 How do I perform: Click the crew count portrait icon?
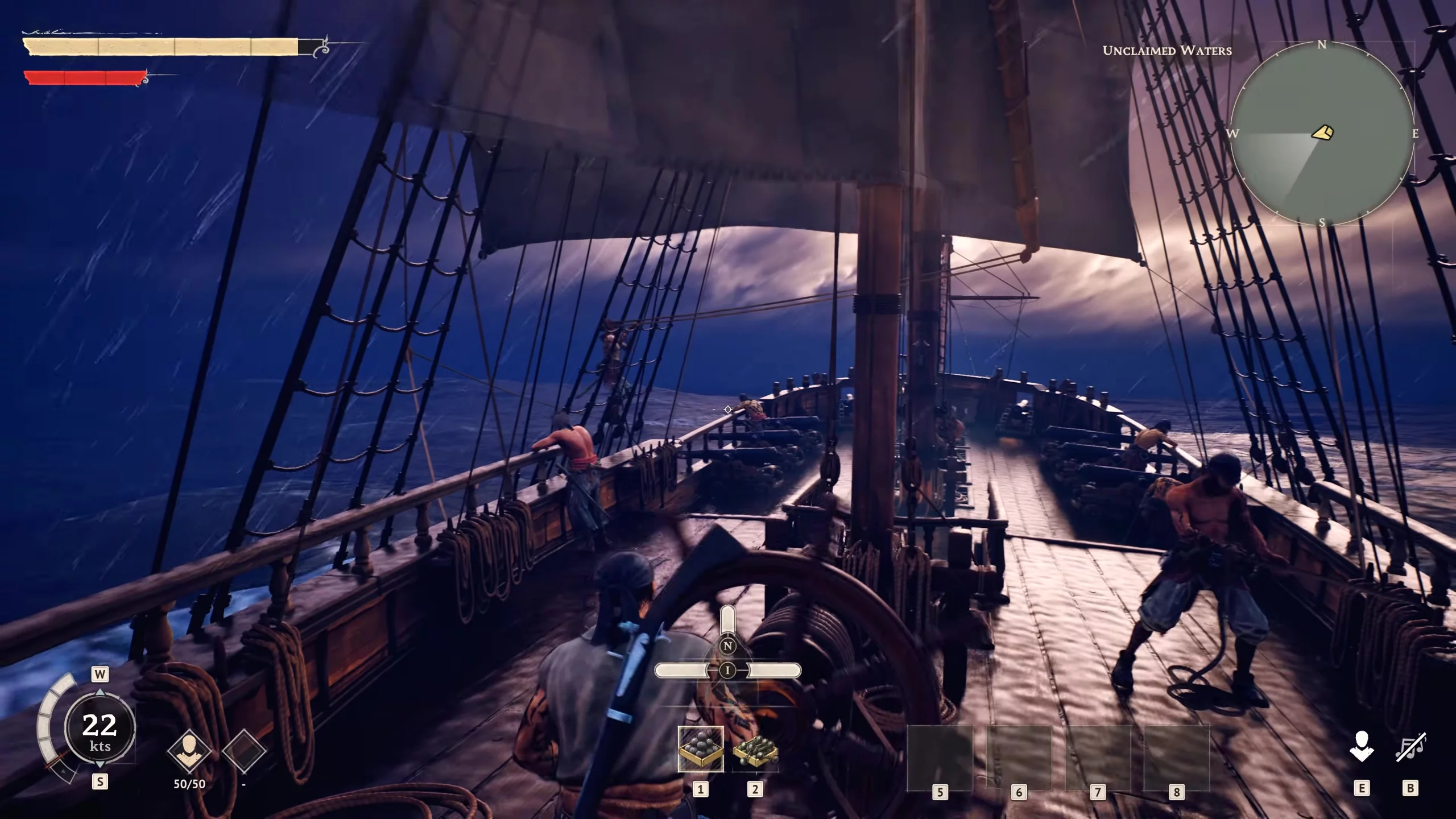tap(189, 751)
